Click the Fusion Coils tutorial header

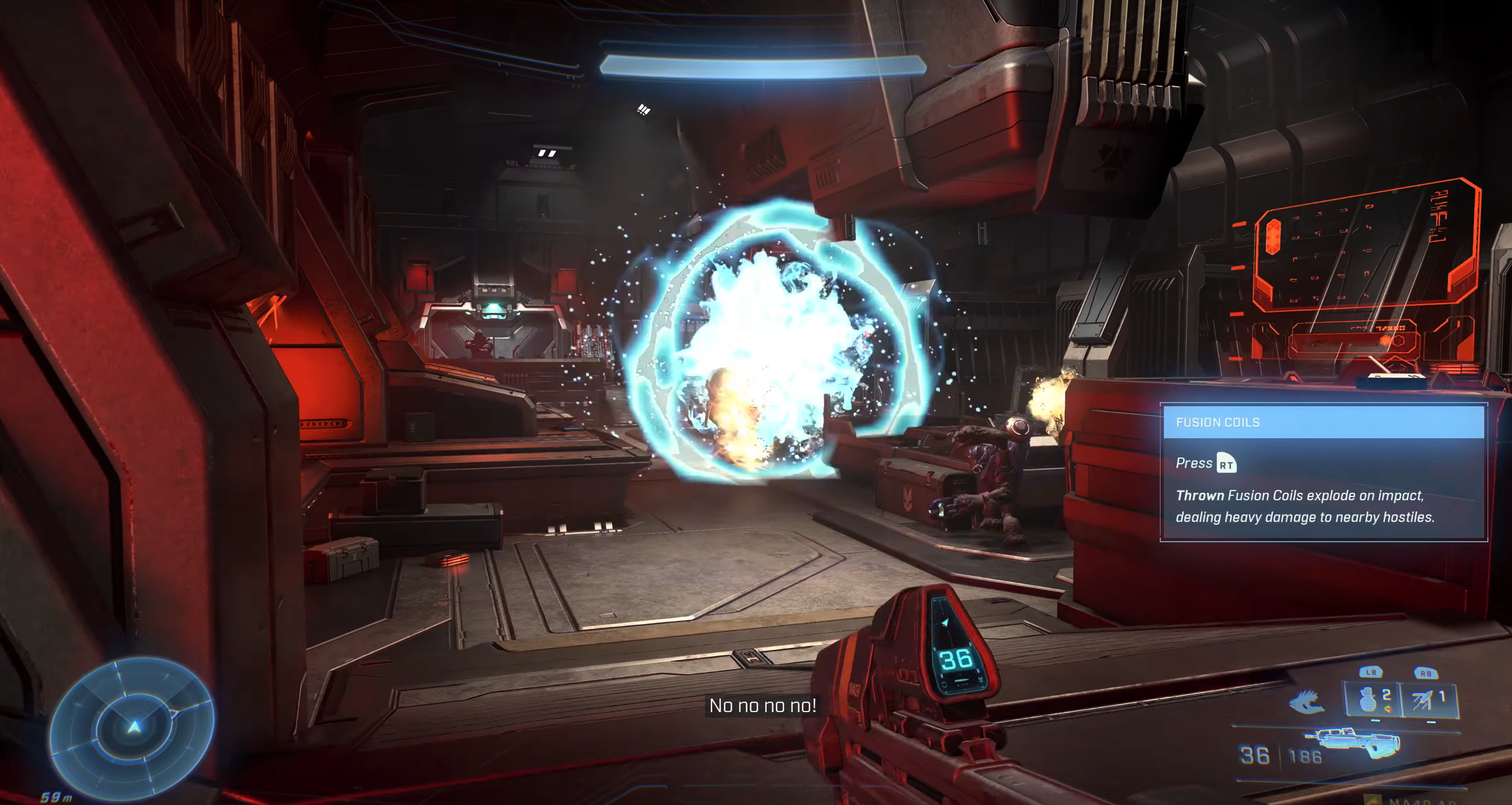tap(1324, 422)
